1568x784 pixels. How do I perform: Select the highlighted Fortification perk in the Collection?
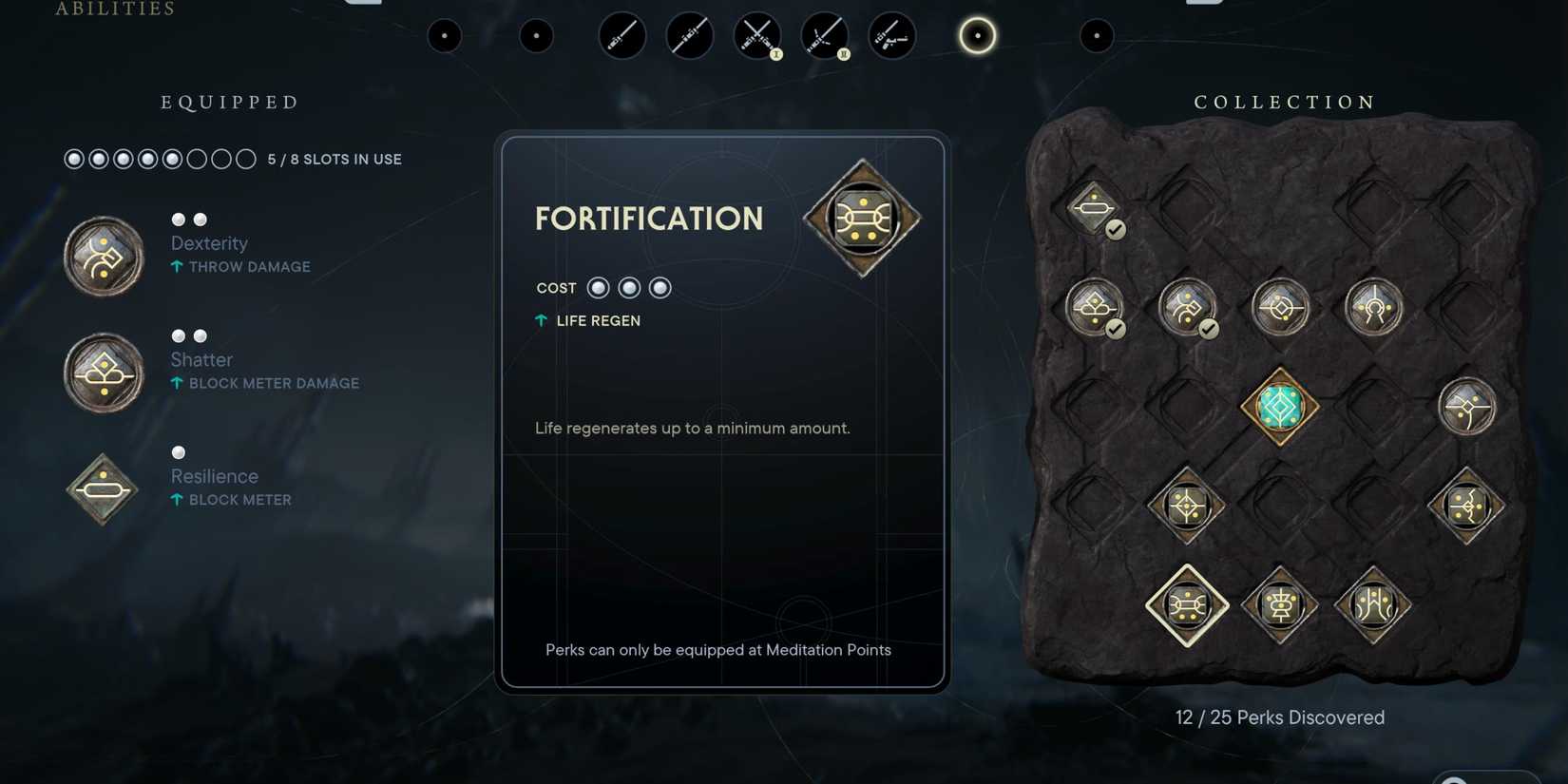point(1186,605)
